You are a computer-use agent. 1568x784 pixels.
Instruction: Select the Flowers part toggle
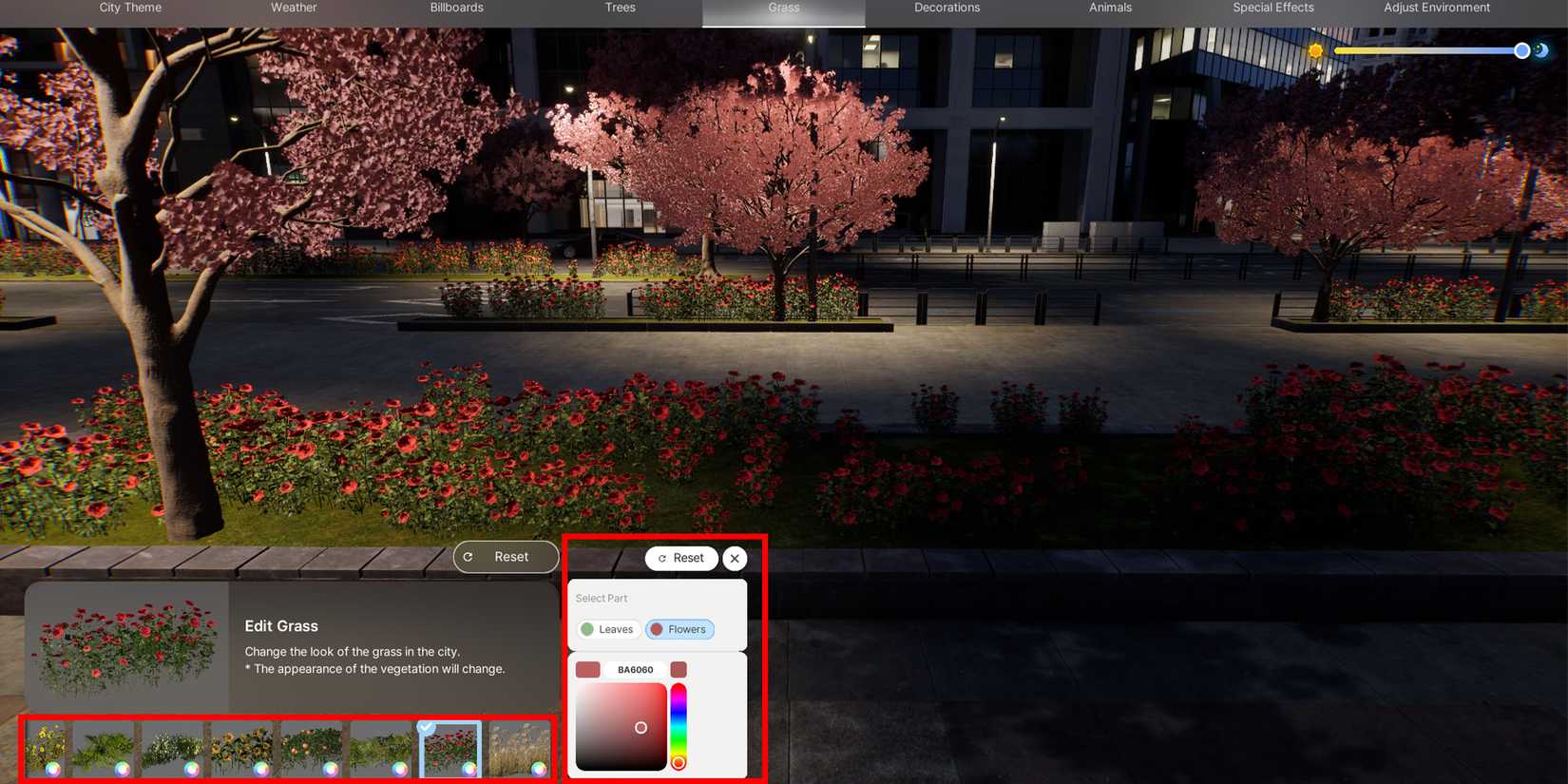[x=679, y=629]
